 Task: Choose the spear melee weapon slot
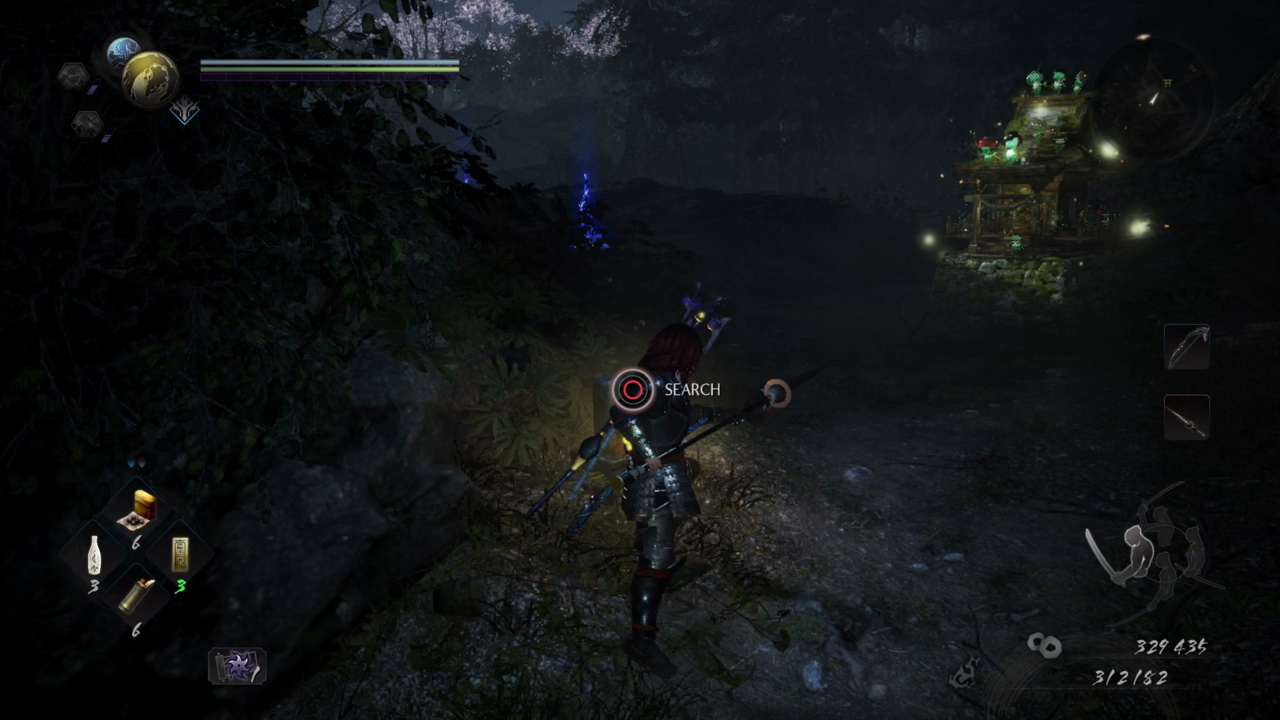1187,416
